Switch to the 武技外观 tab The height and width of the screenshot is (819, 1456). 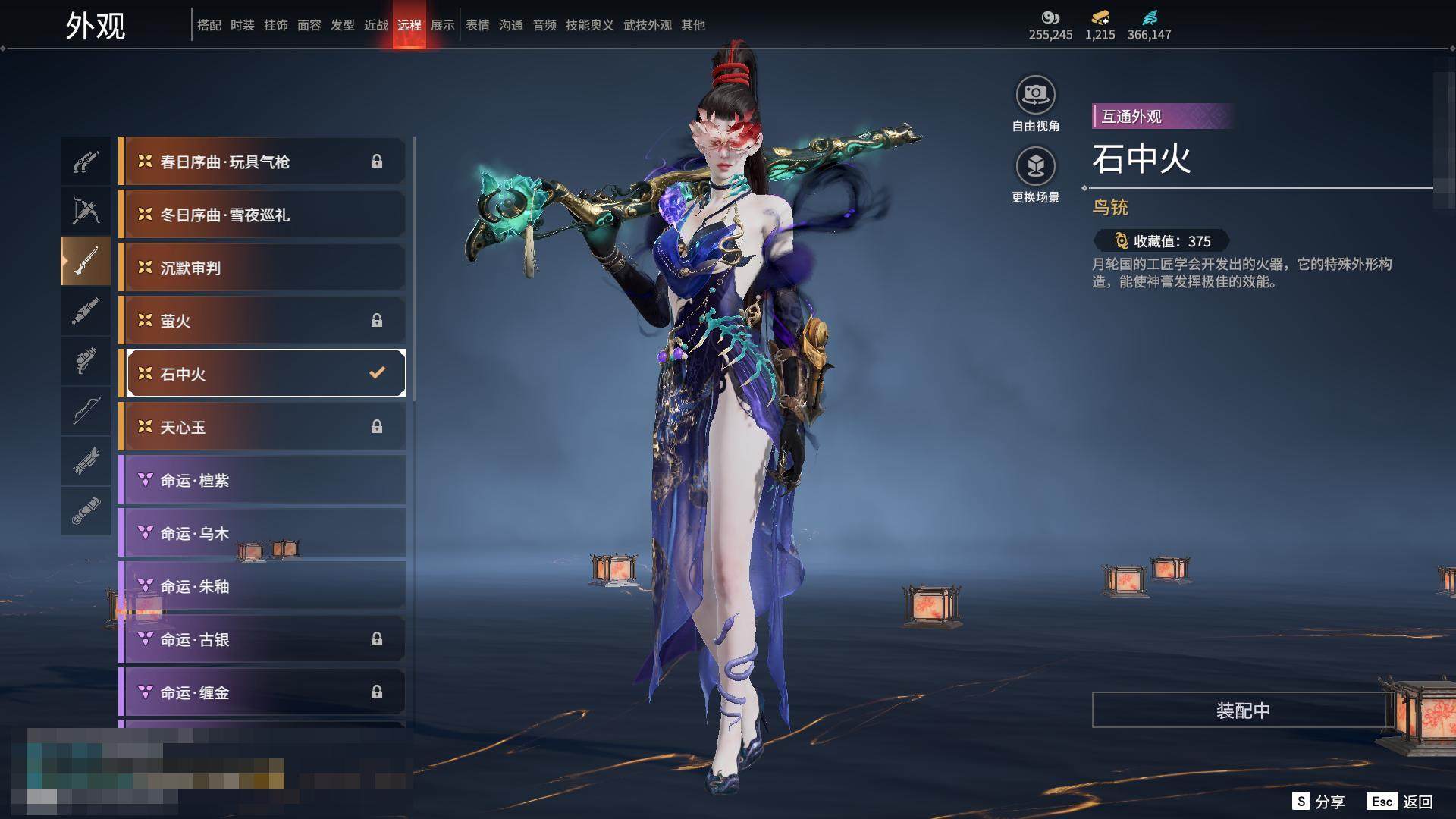pos(647,25)
